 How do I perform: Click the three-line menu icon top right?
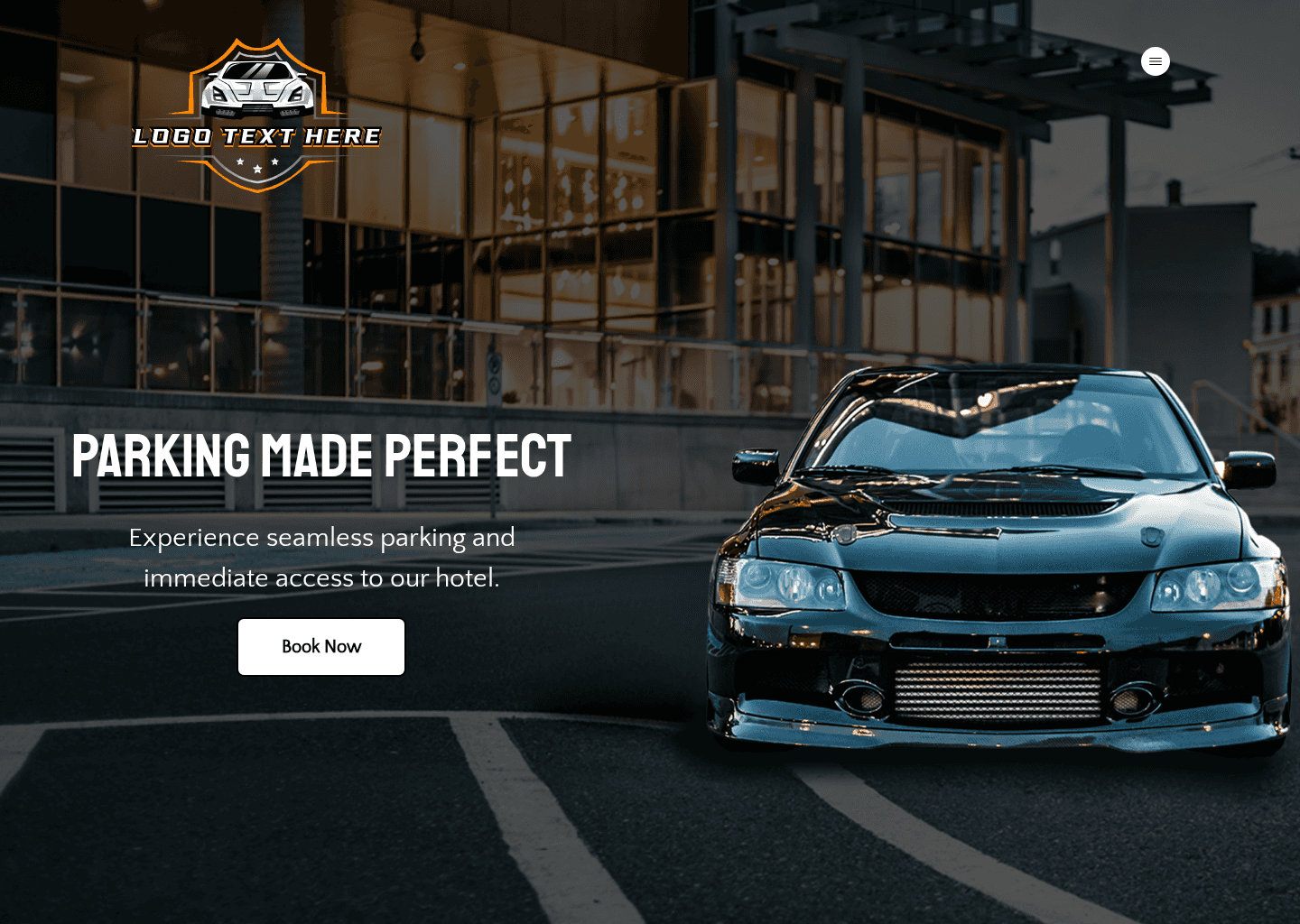1156,61
